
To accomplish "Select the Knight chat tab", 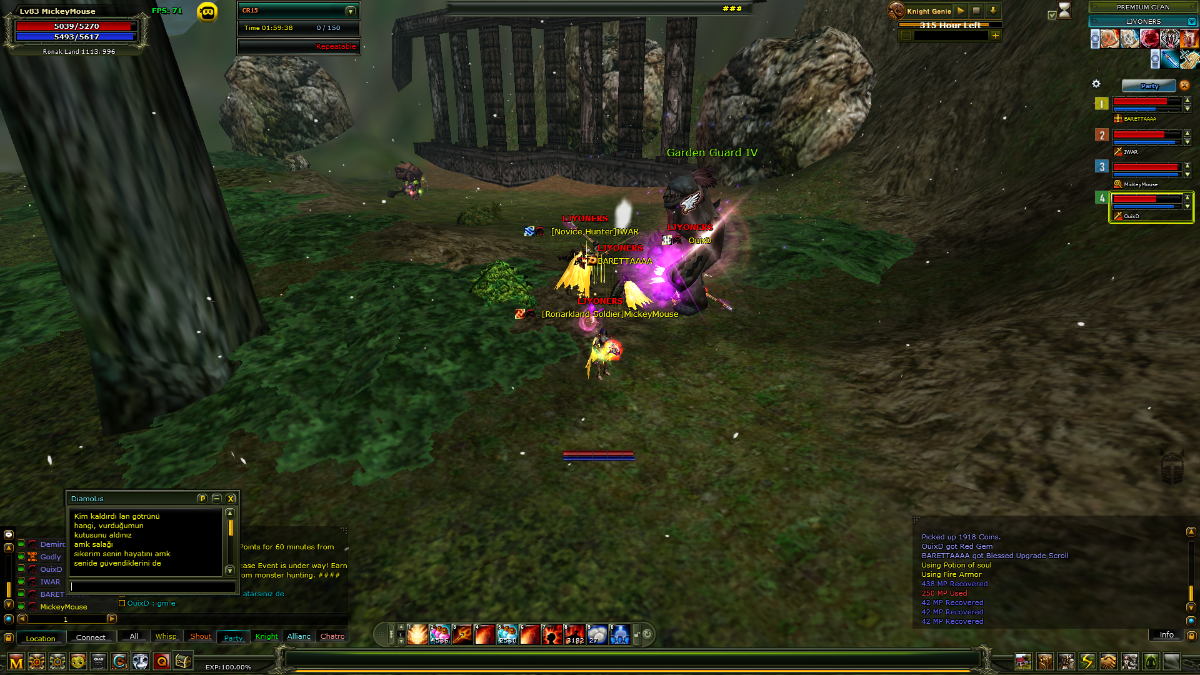I will click(266, 637).
